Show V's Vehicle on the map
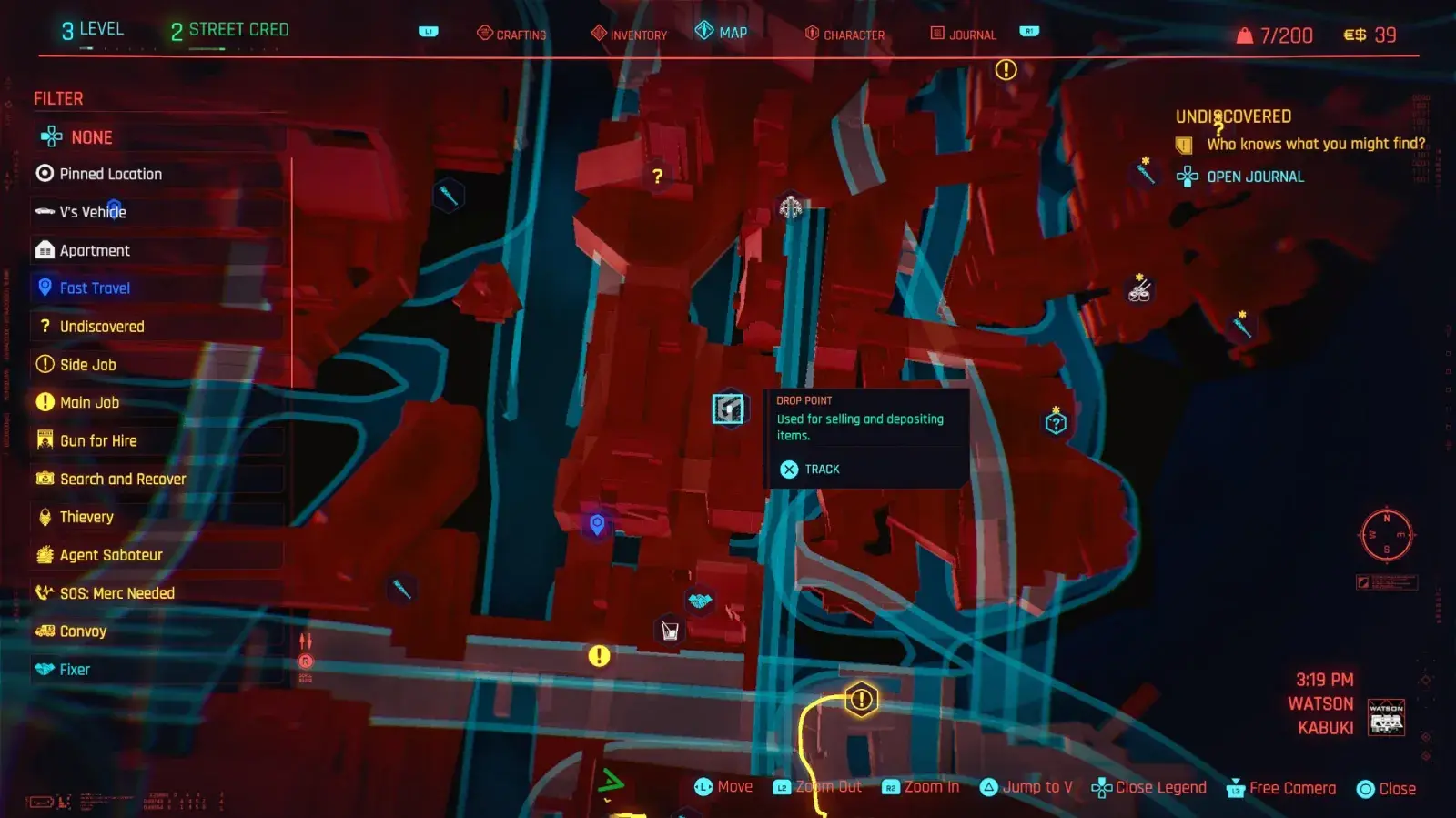This screenshot has width=1456, height=818. (93, 212)
